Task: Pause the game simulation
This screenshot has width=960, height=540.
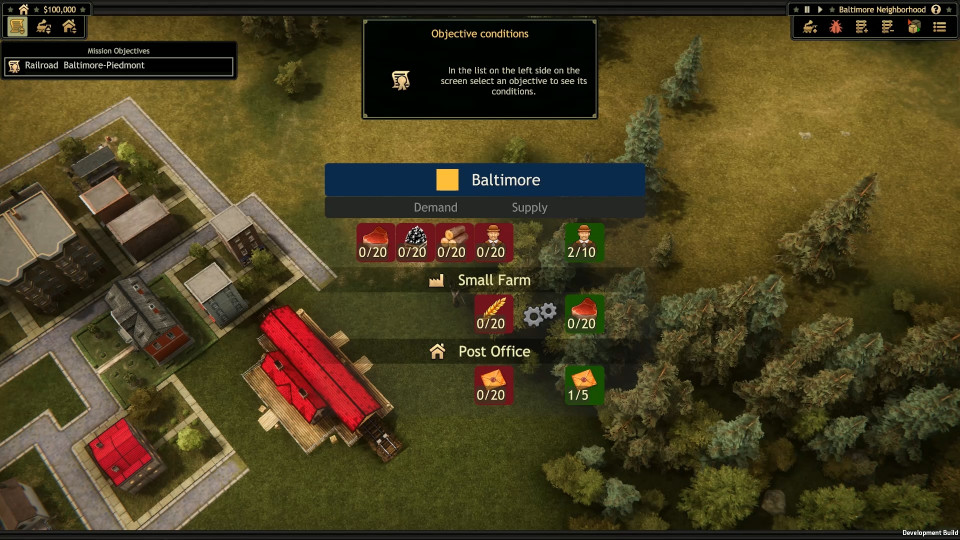Action: [x=807, y=9]
